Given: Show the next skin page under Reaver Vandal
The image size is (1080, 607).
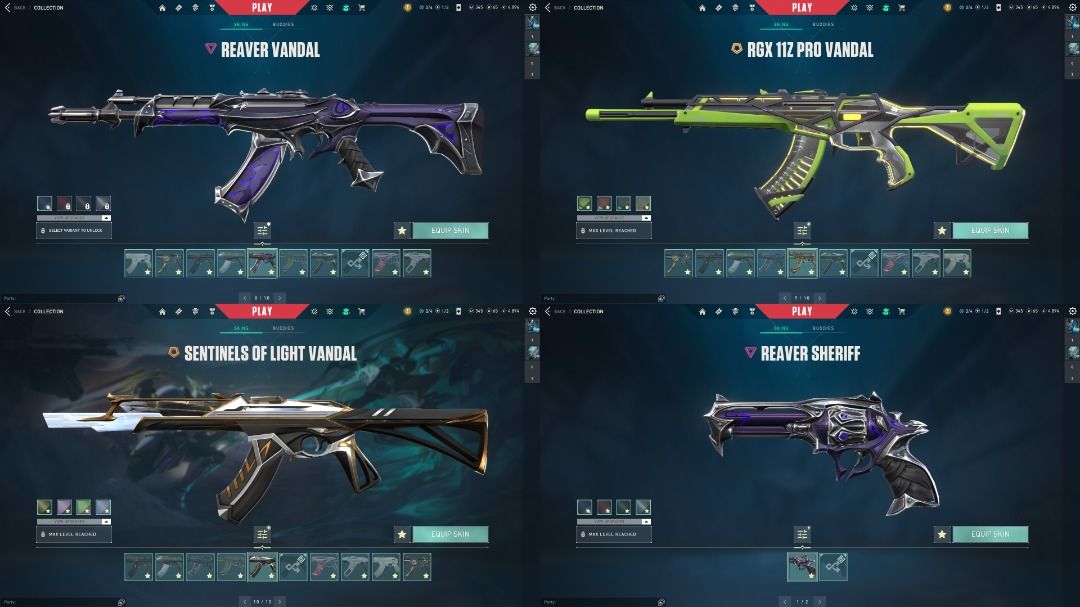Looking at the screenshot, I should pos(281,297).
